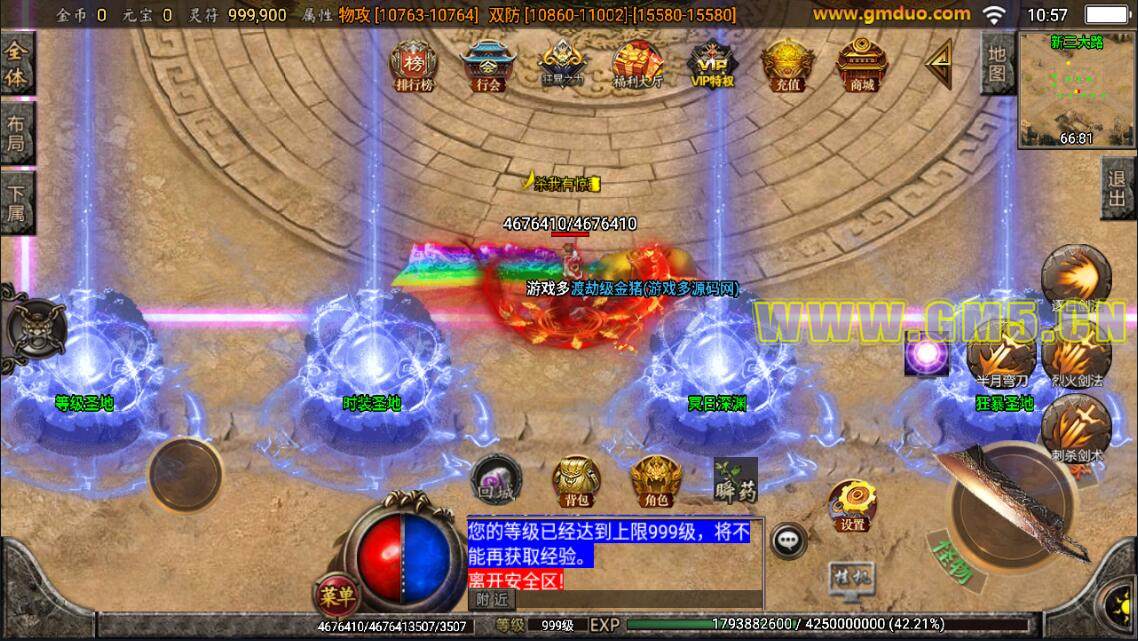Tap the 退出 exit button
1138x641 pixels.
[x=1118, y=190]
